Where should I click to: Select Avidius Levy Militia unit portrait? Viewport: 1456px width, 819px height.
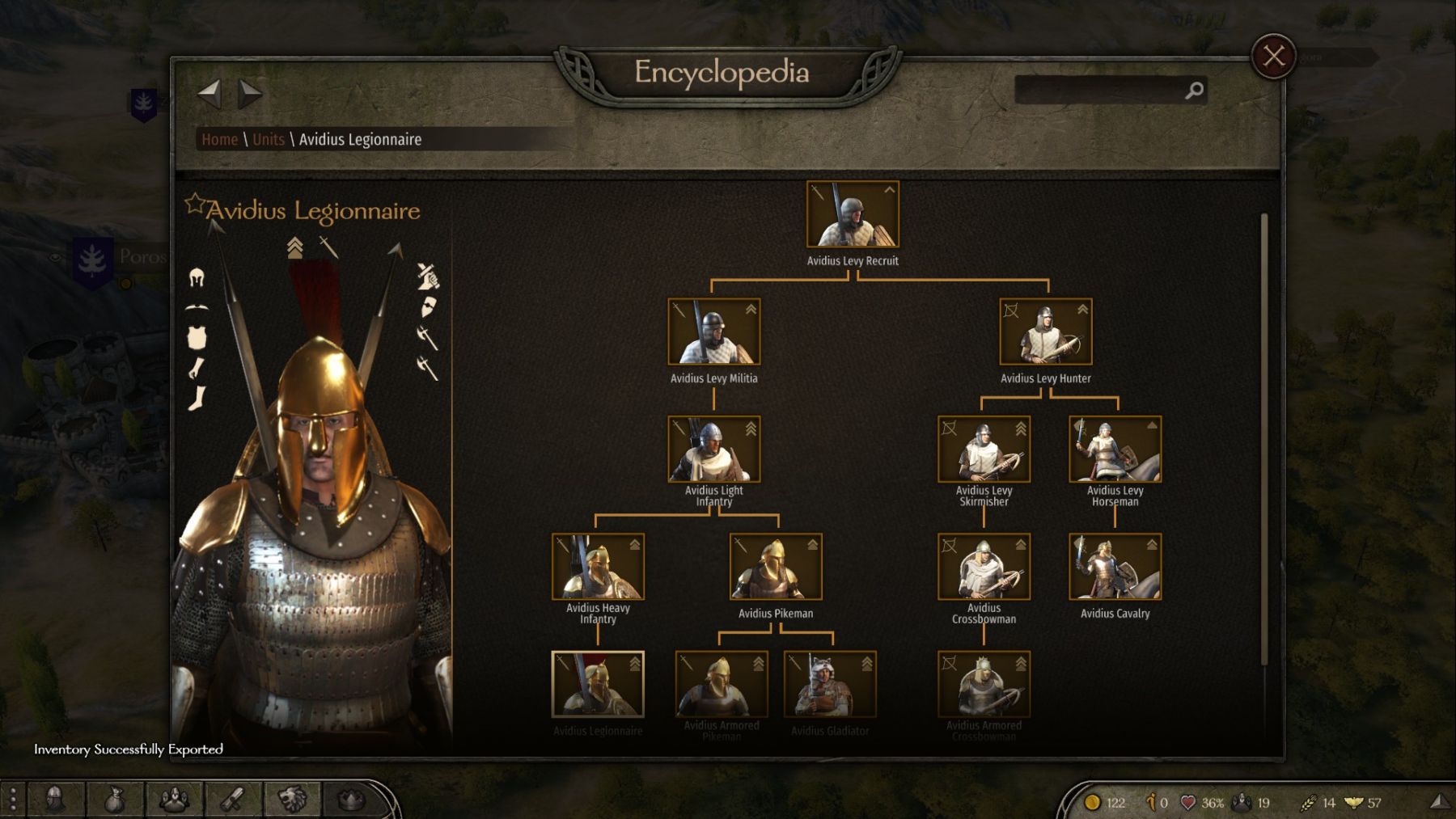[x=713, y=331]
